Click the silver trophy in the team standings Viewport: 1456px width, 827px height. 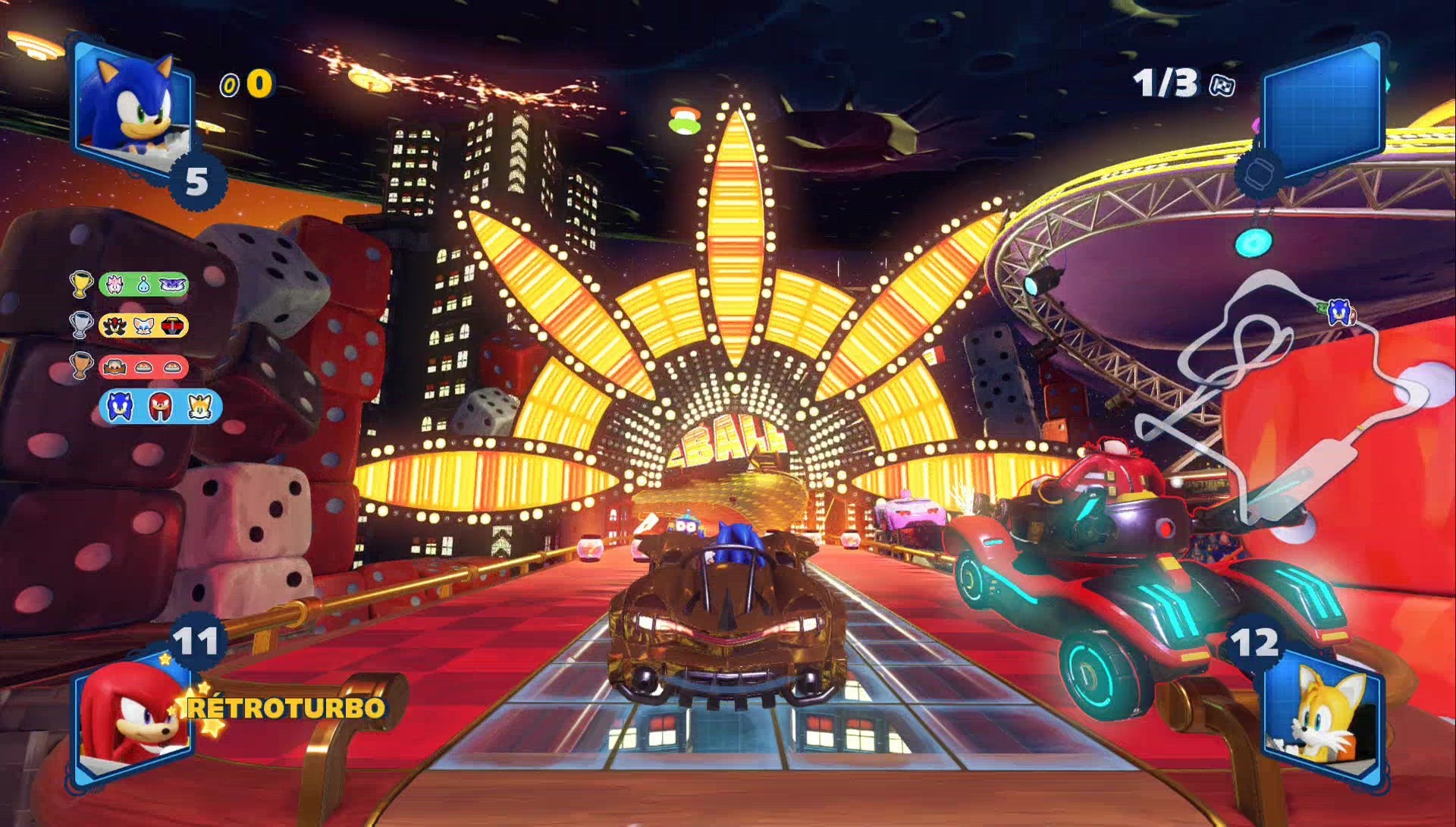click(x=81, y=325)
